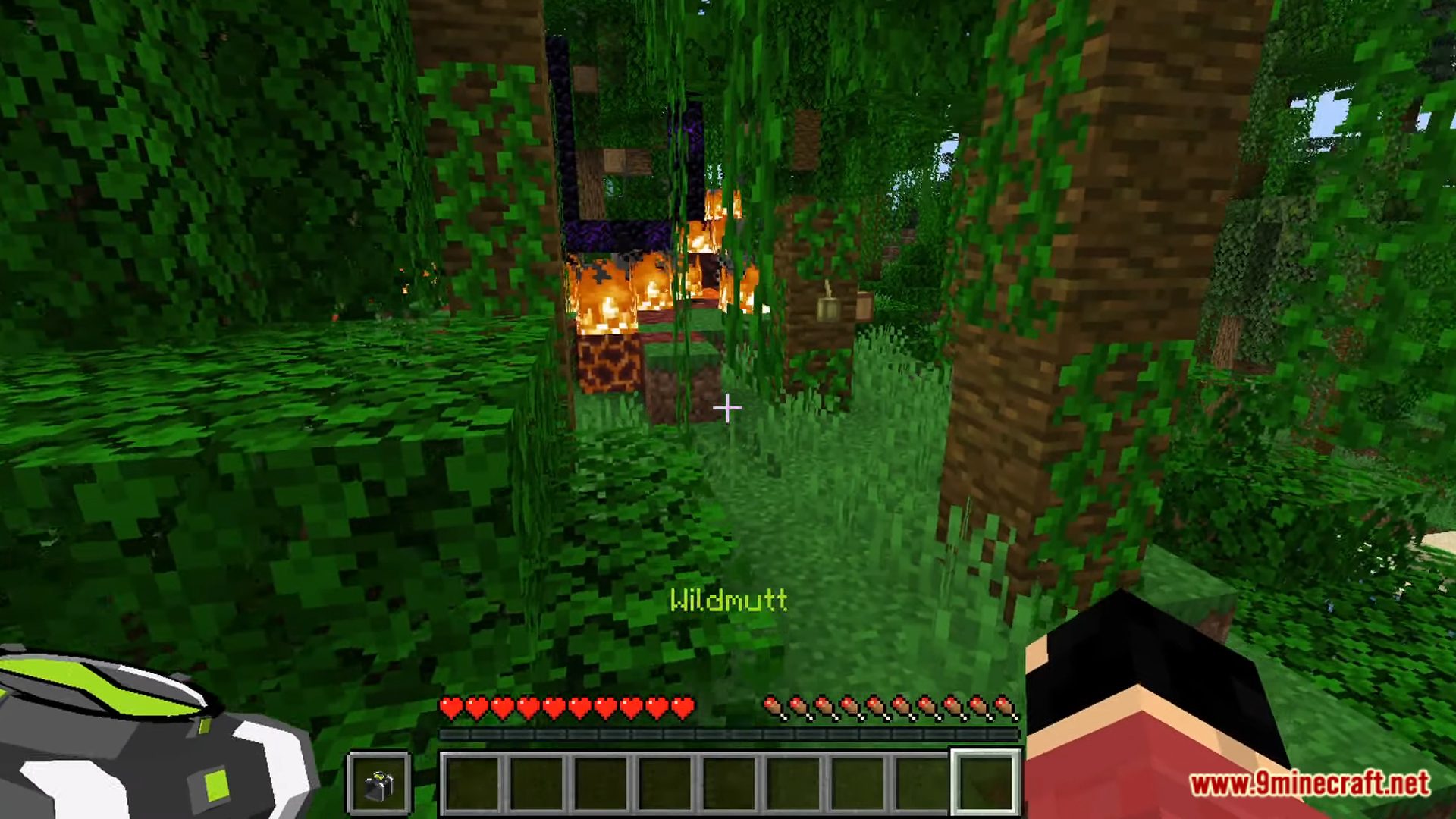Click the lantern hanging on the tree

827,307
